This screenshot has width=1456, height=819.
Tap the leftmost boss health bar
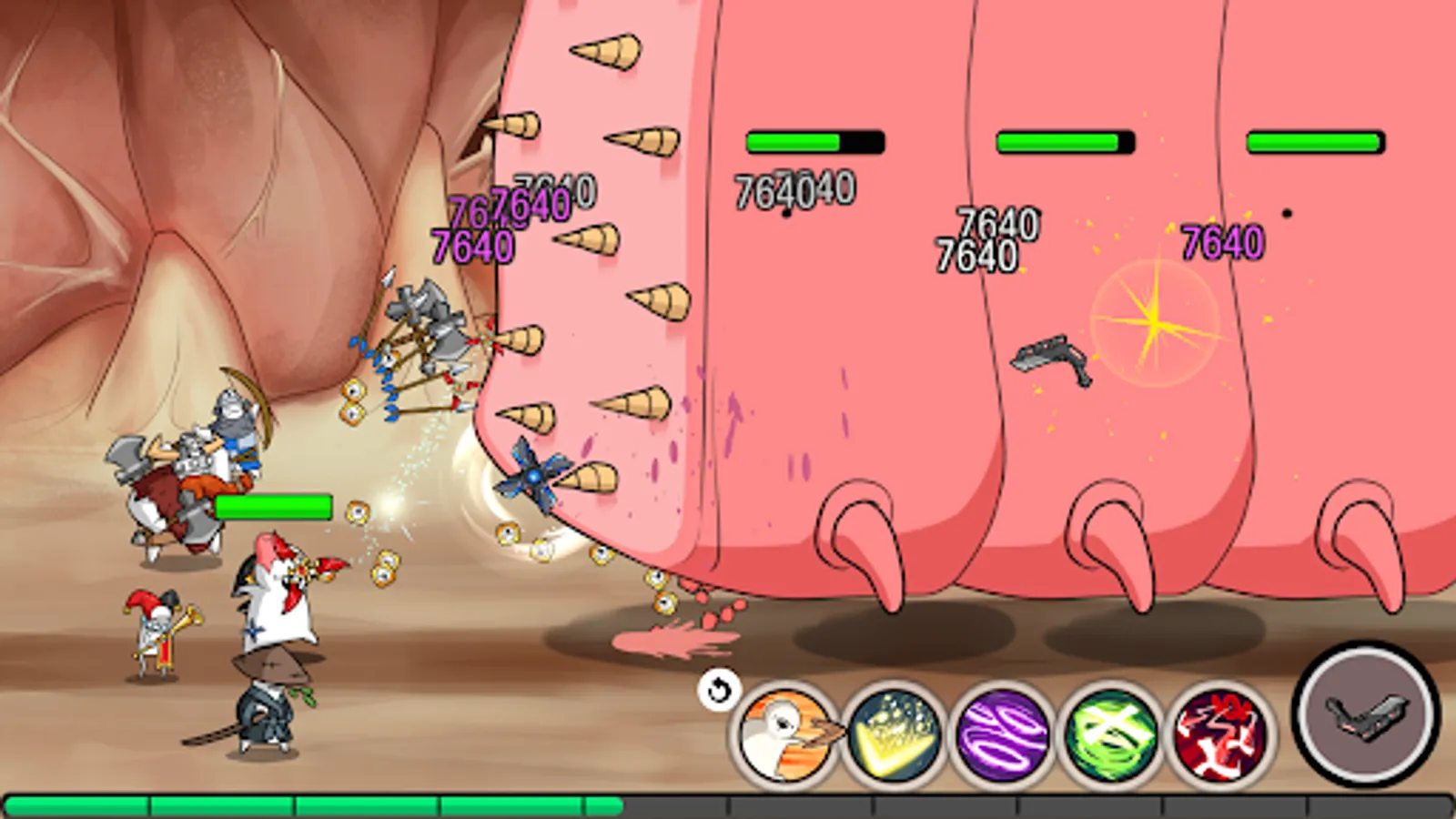pyautogui.click(x=814, y=139)
